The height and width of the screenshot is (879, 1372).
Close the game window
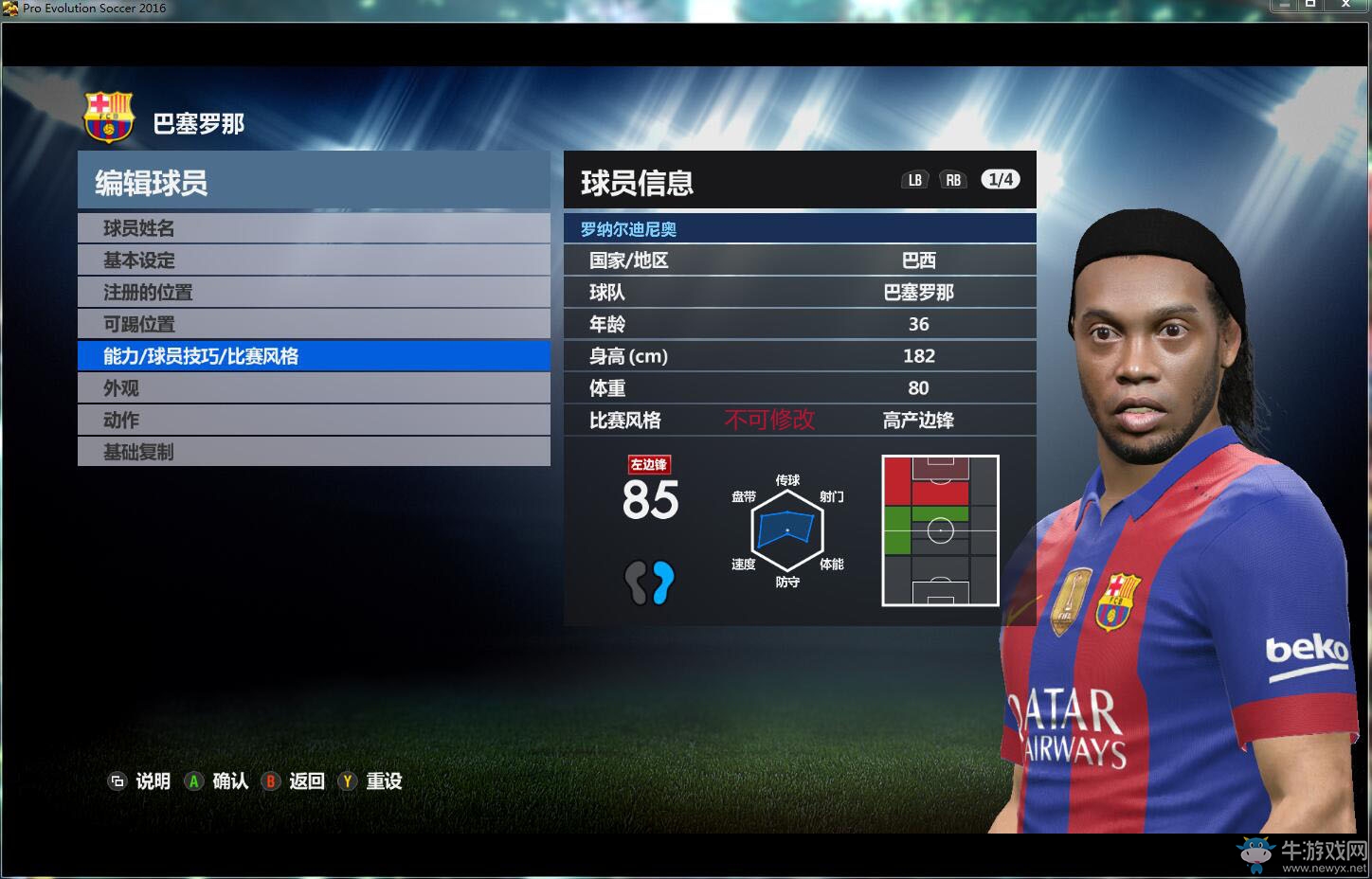tap(1345, 6)
